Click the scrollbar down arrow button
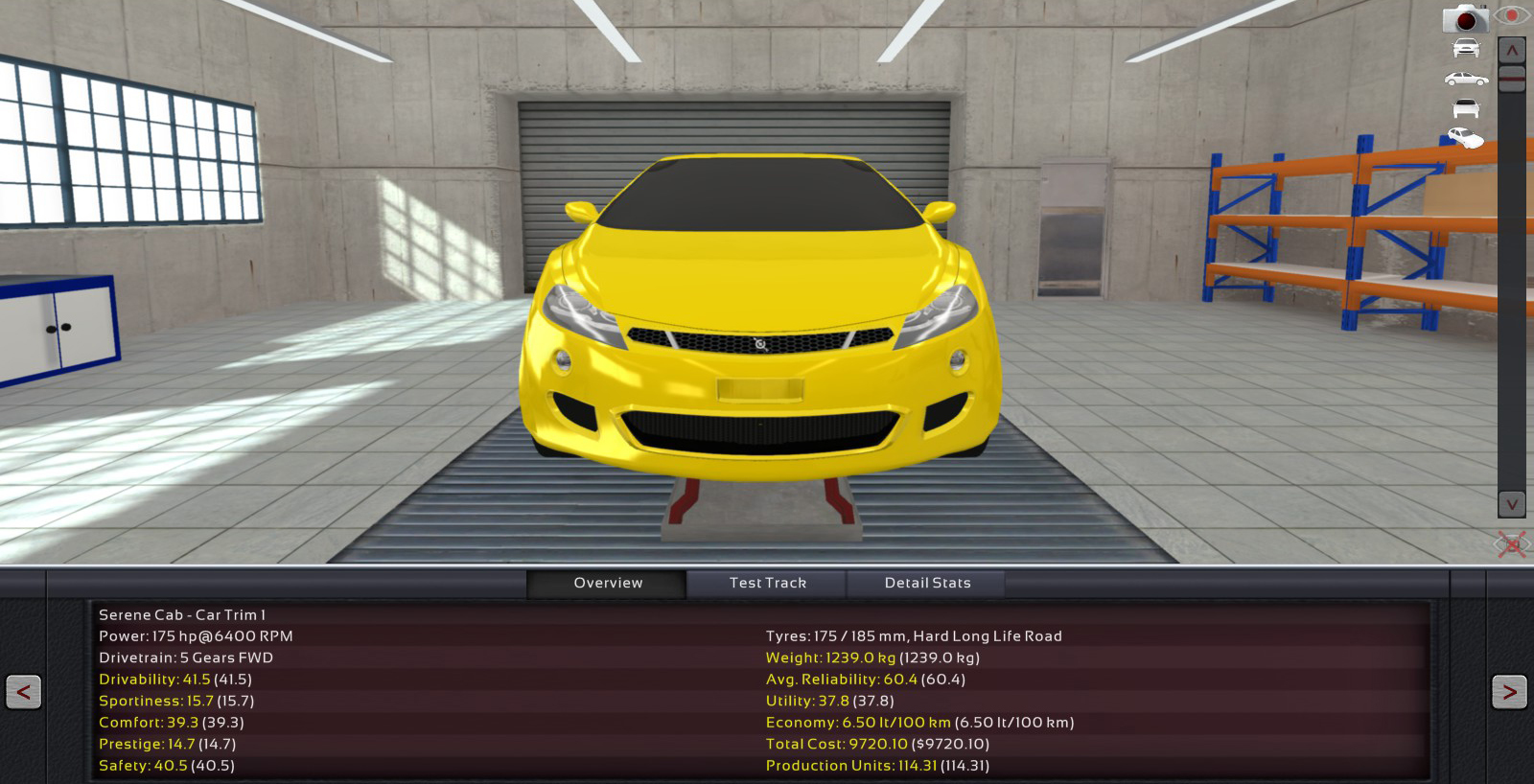 [x=1512, y=503]
